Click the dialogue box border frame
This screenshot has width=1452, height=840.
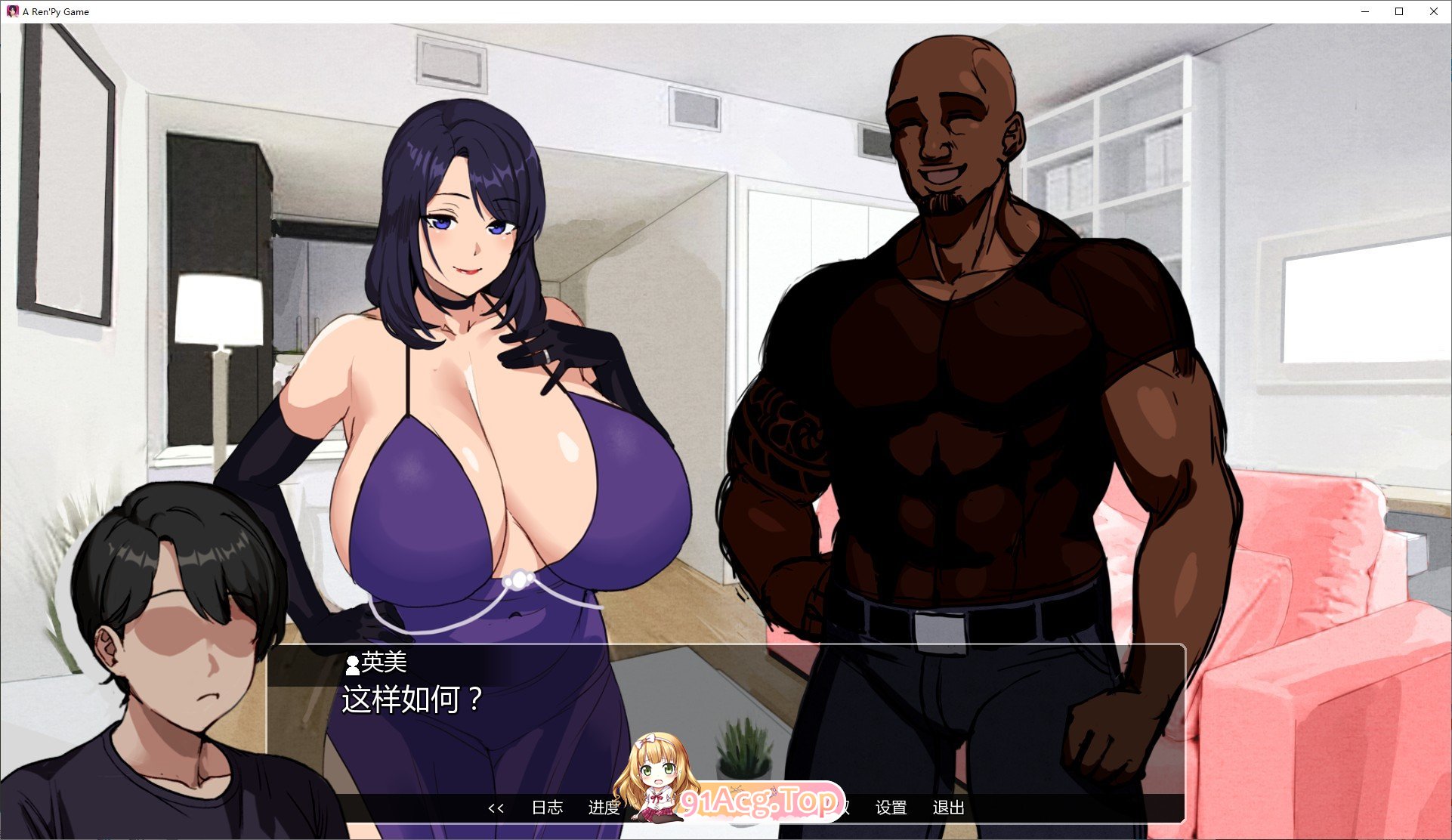pyautogui.click(x=725, y=645)
